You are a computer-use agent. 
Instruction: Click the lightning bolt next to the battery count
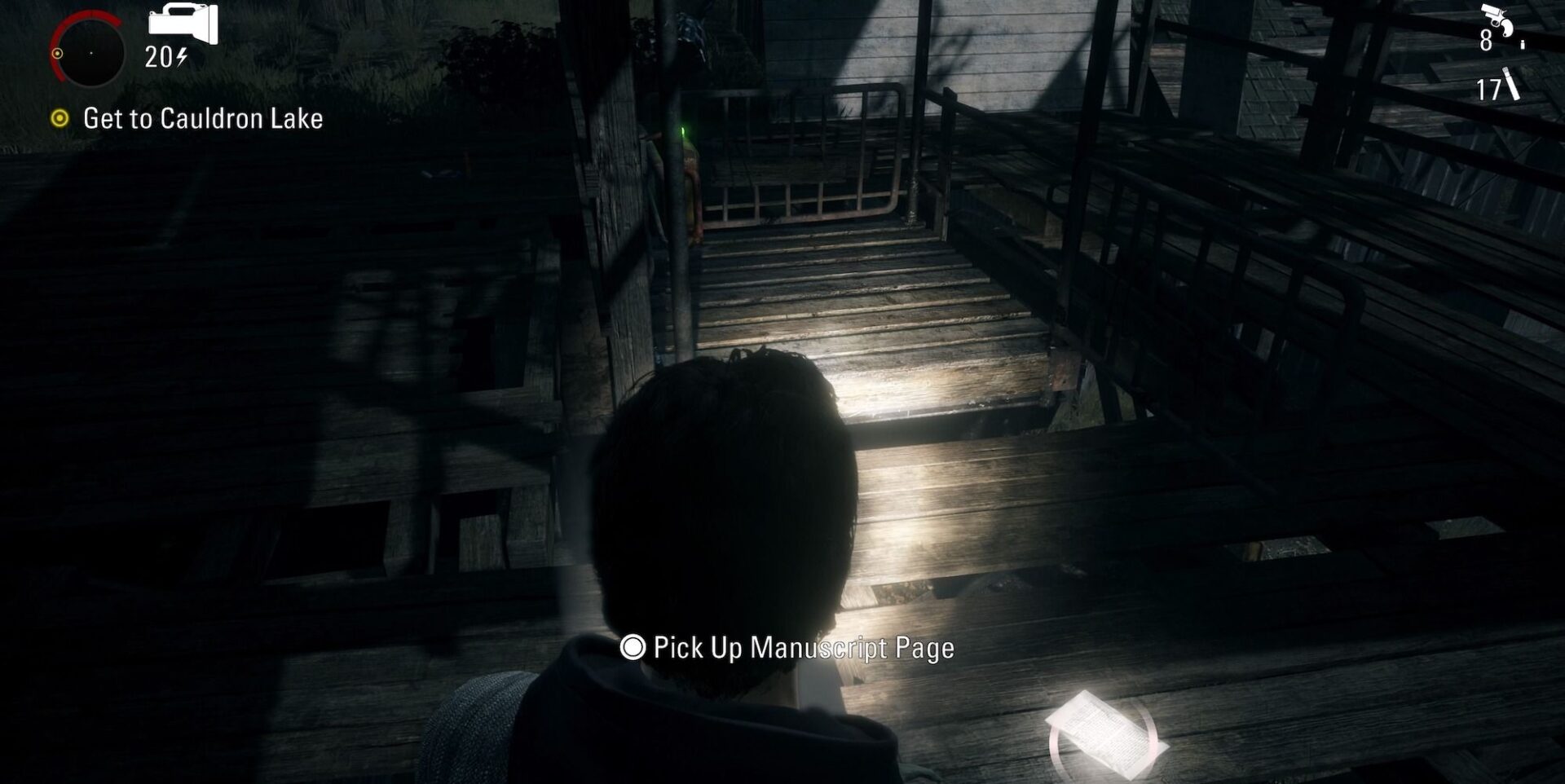[x=181, y=58]
